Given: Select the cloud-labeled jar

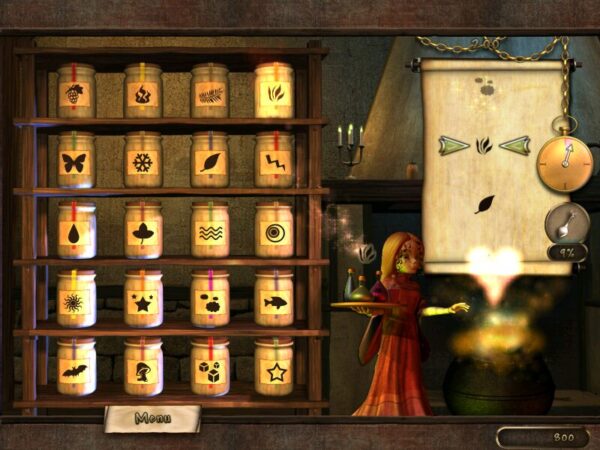Looking at the screenshot, I should pyautogui.click(x=209, y=301).
